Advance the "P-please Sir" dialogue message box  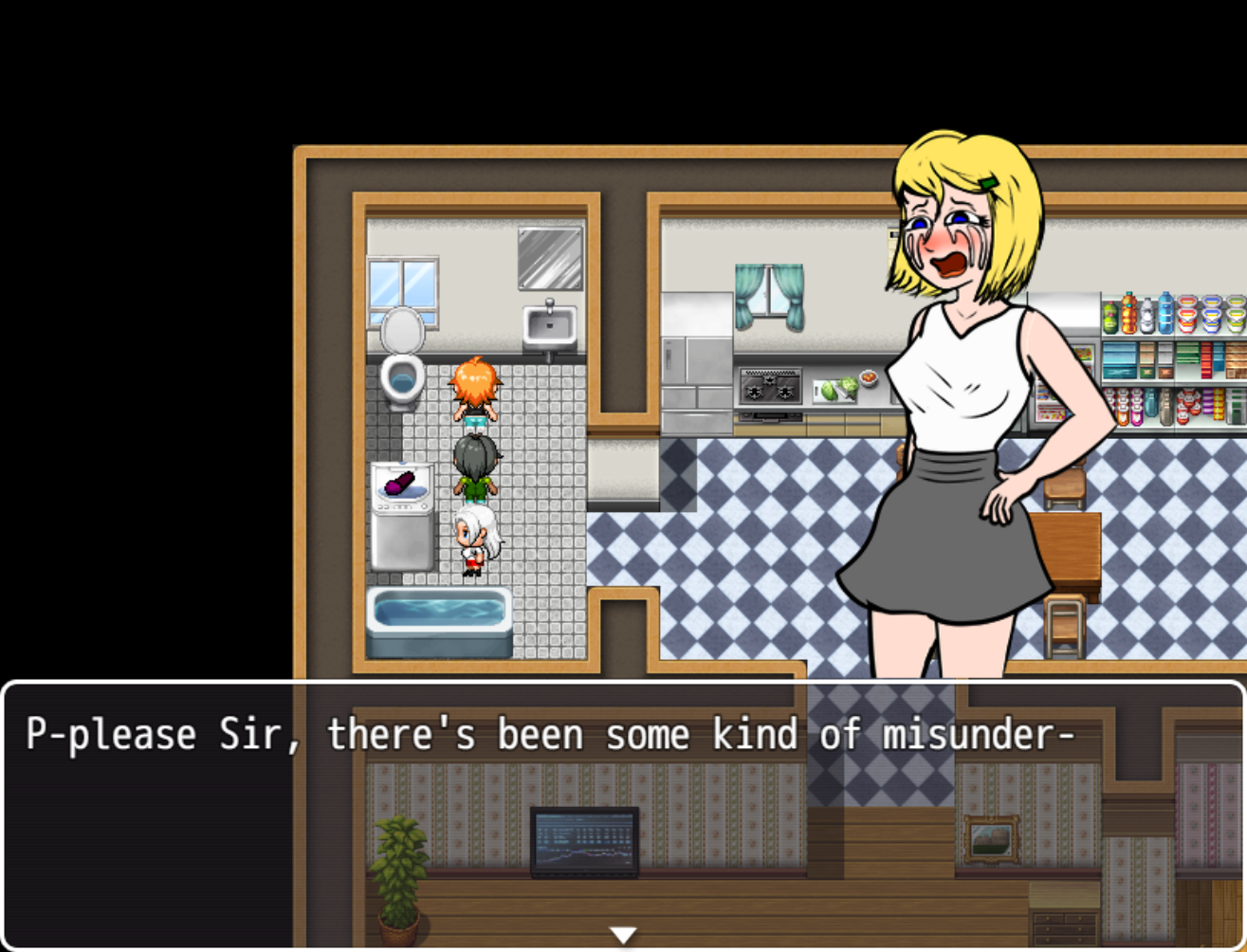click(622, 814)
